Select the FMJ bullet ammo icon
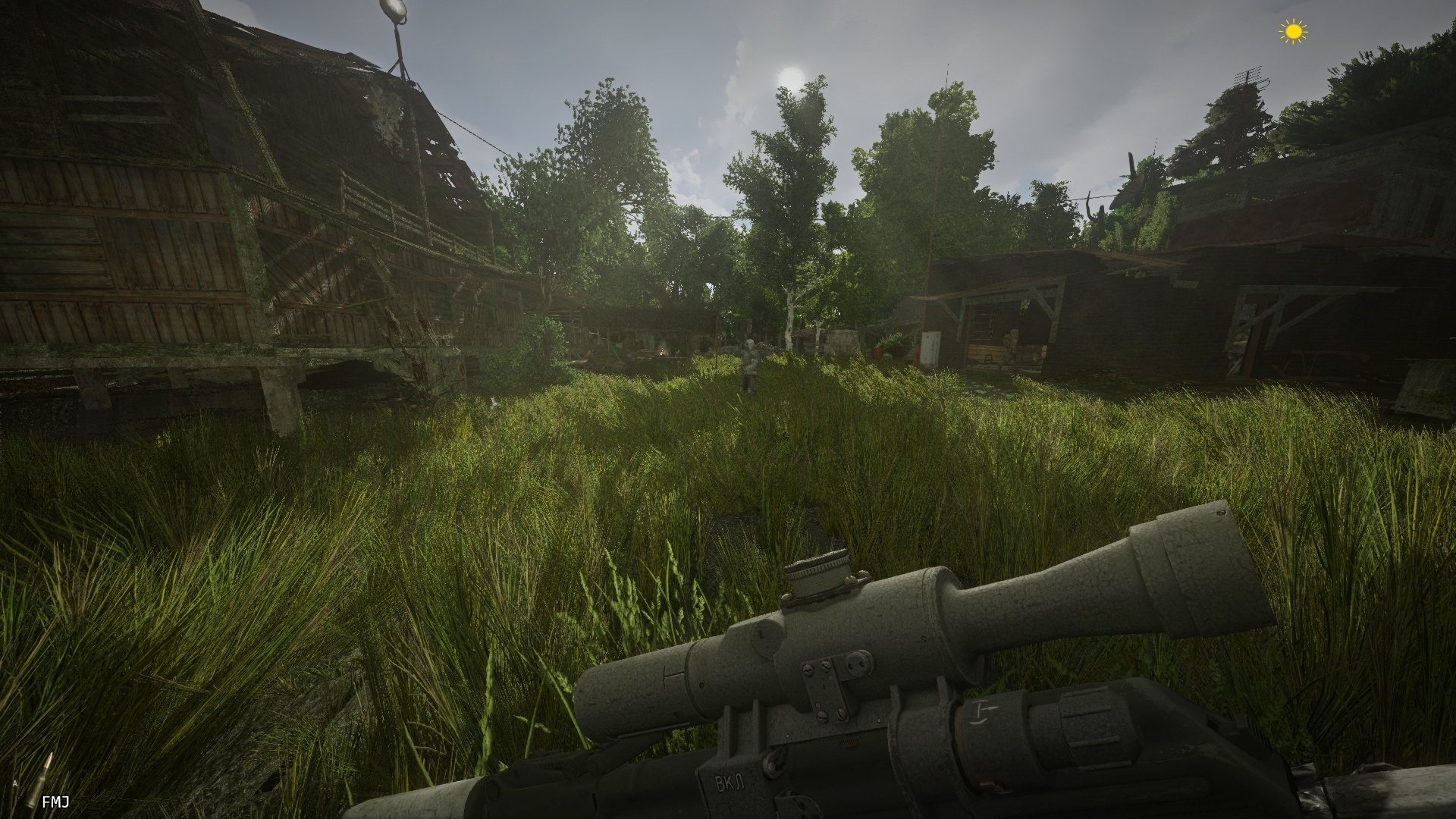The width and height of the screenshot is (1456, 819). pos(39,781)
